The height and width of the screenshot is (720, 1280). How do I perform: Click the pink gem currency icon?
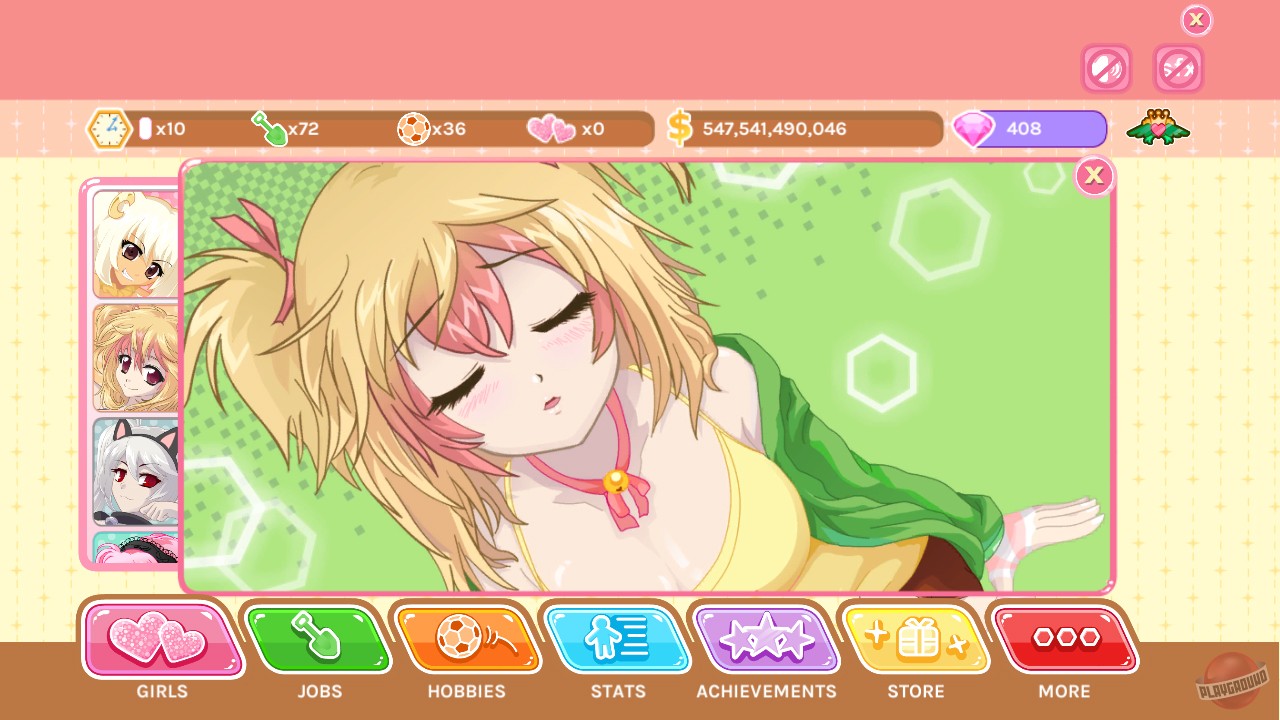click(x=974, y=128)
